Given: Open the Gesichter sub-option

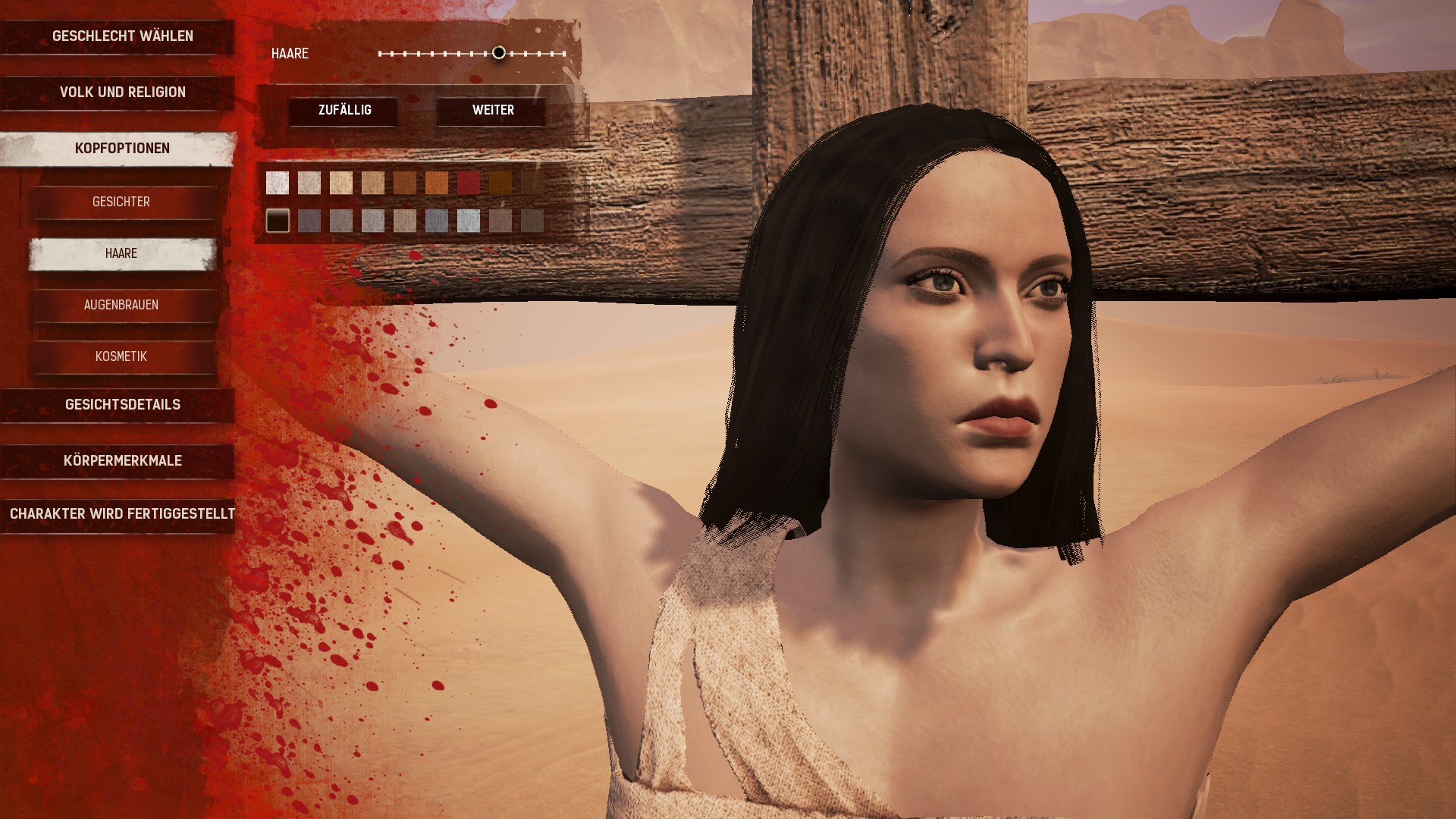Looking at the screenshot, I should 121,202.
